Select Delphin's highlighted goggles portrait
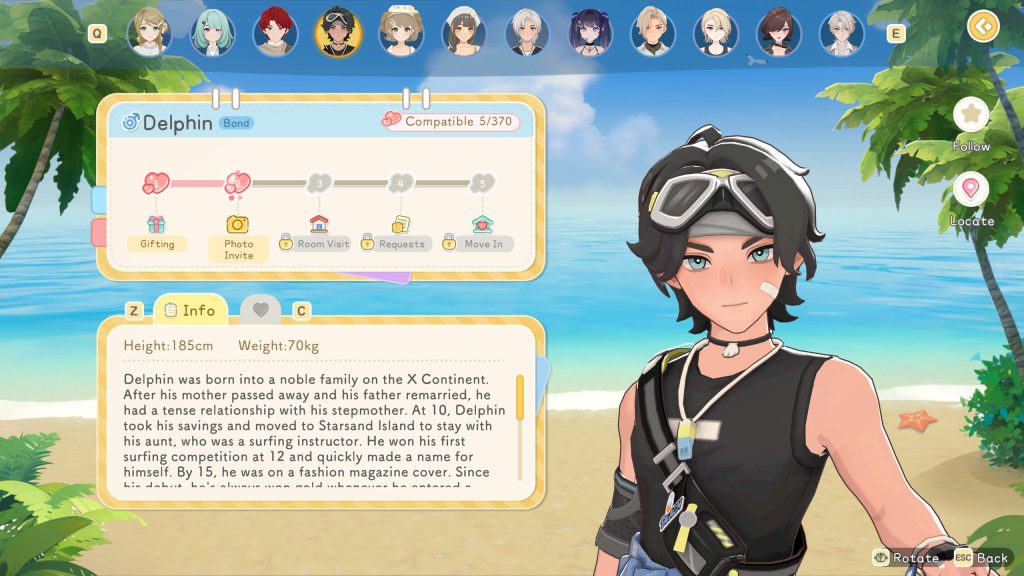The height and width of the screenshot is (576, 1024). coord(338,32)
